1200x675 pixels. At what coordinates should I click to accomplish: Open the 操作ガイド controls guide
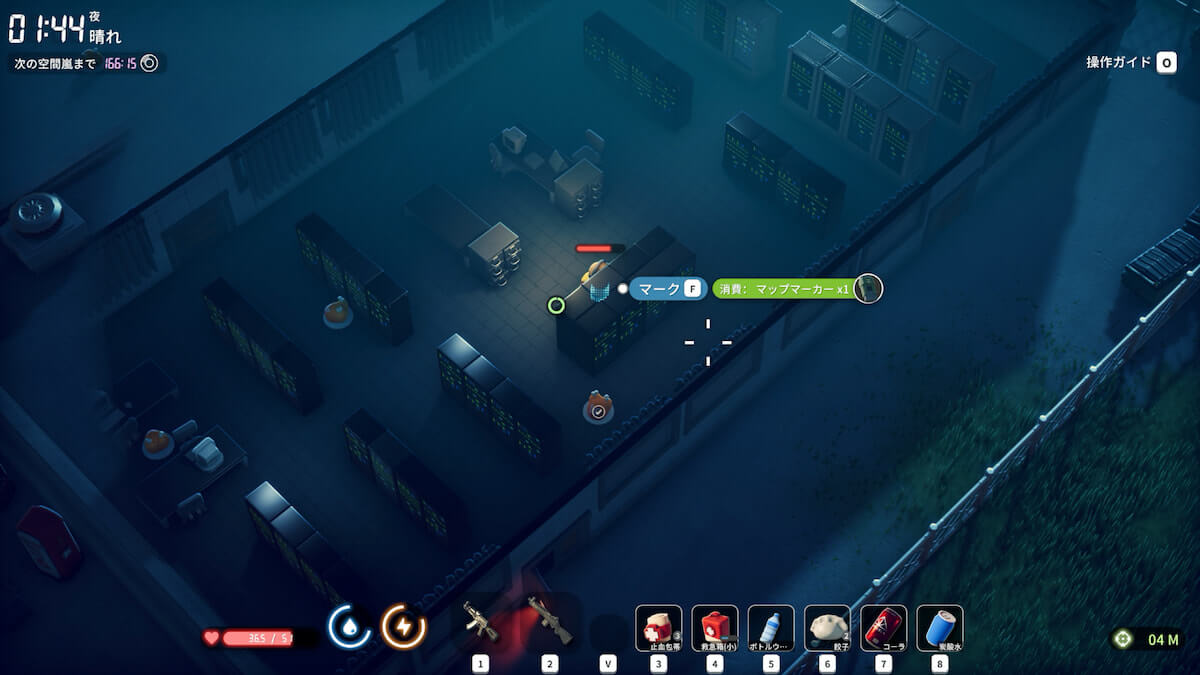click(x=1131, y=63)
